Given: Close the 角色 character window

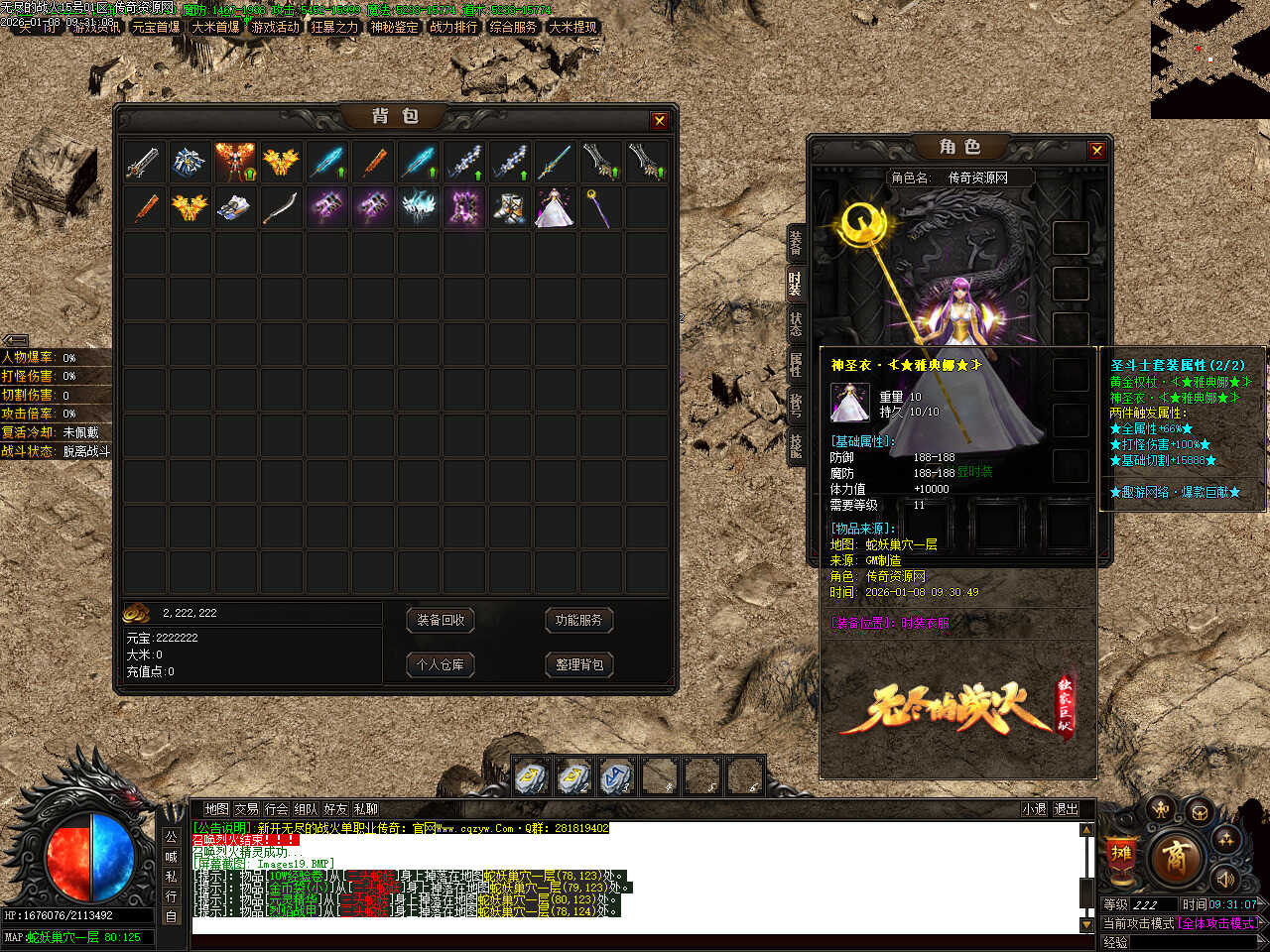Looking at the screenshot, I should point(1096,150).
